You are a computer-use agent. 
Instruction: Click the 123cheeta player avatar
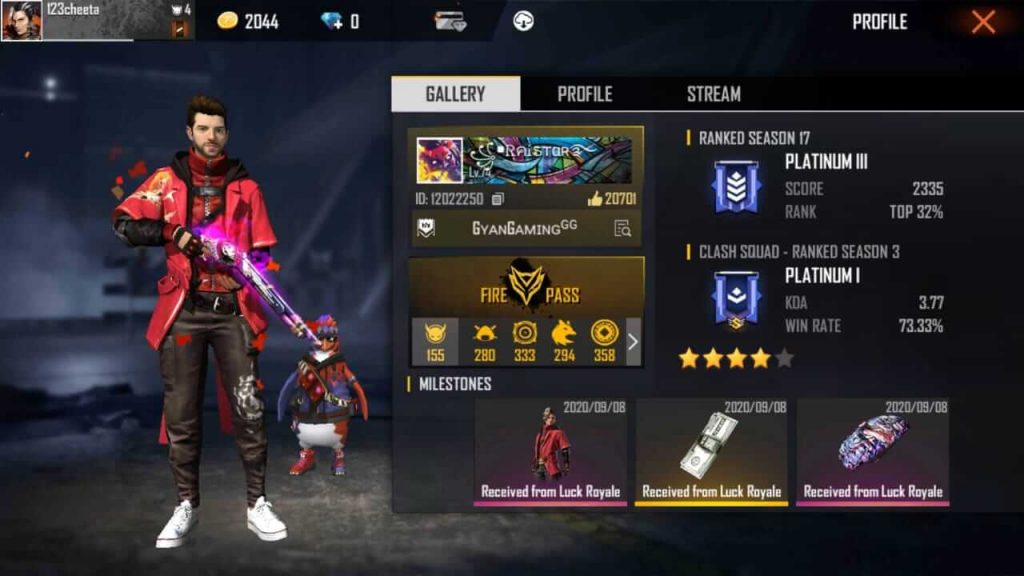tap(21, 20)
